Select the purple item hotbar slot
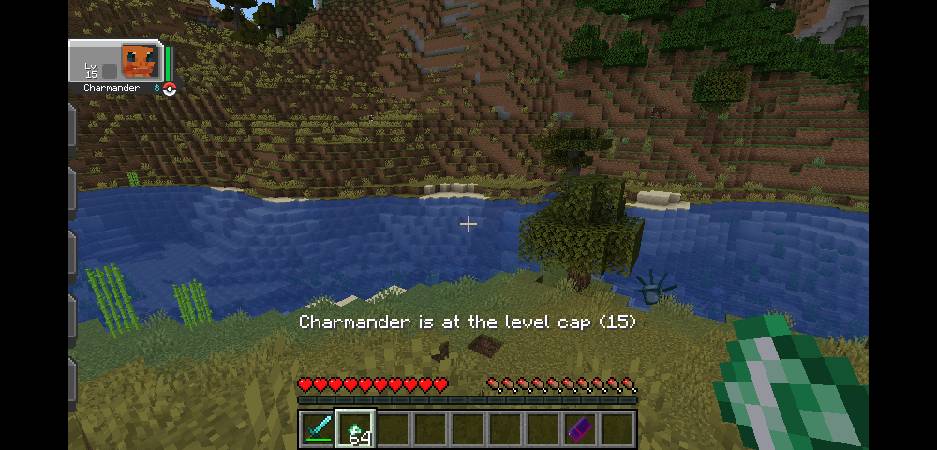The width and height of the screenshot is (937, 450). point(580,428)
